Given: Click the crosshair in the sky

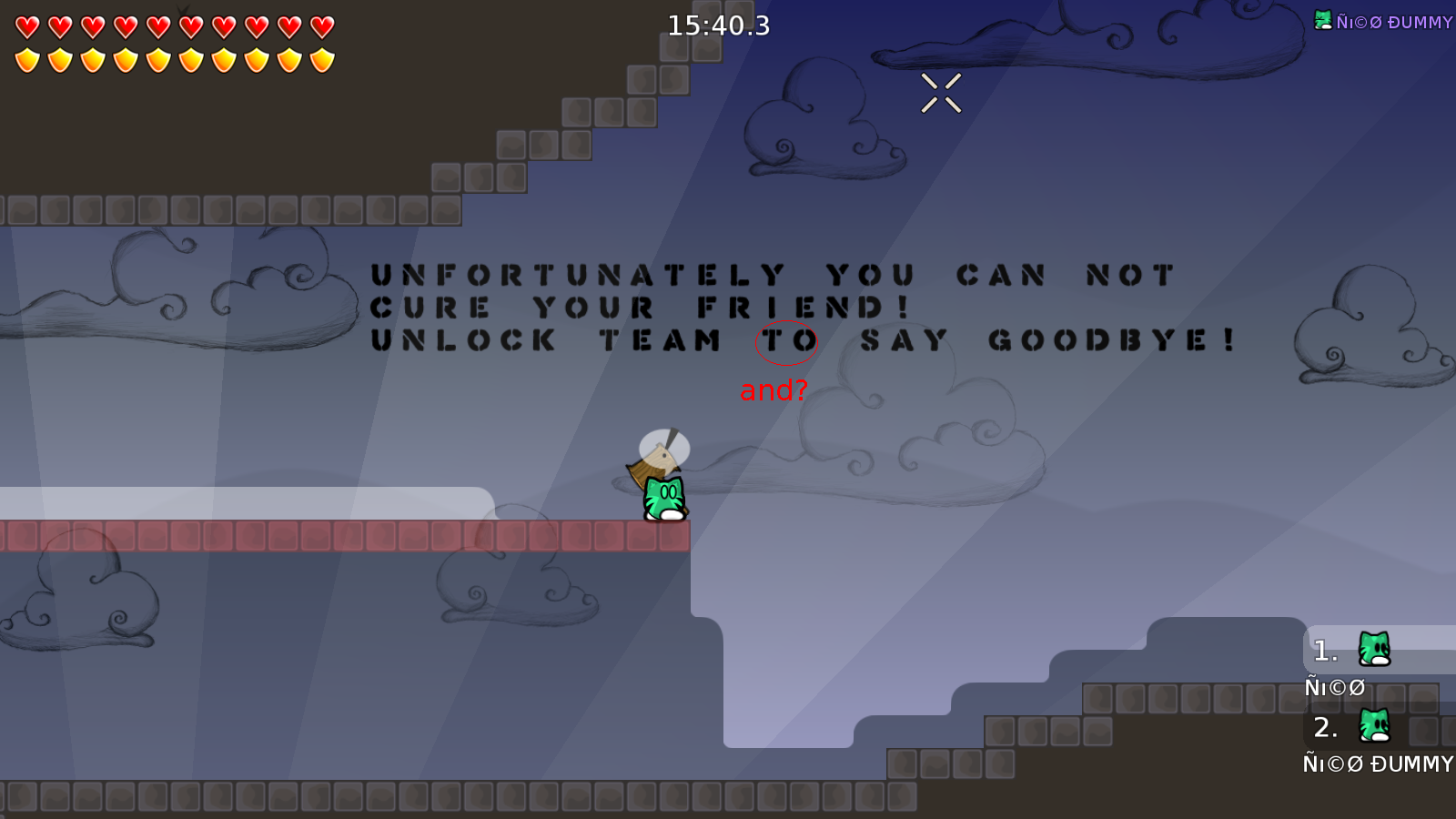Looking at the screenshot, I should coord(941,91).
